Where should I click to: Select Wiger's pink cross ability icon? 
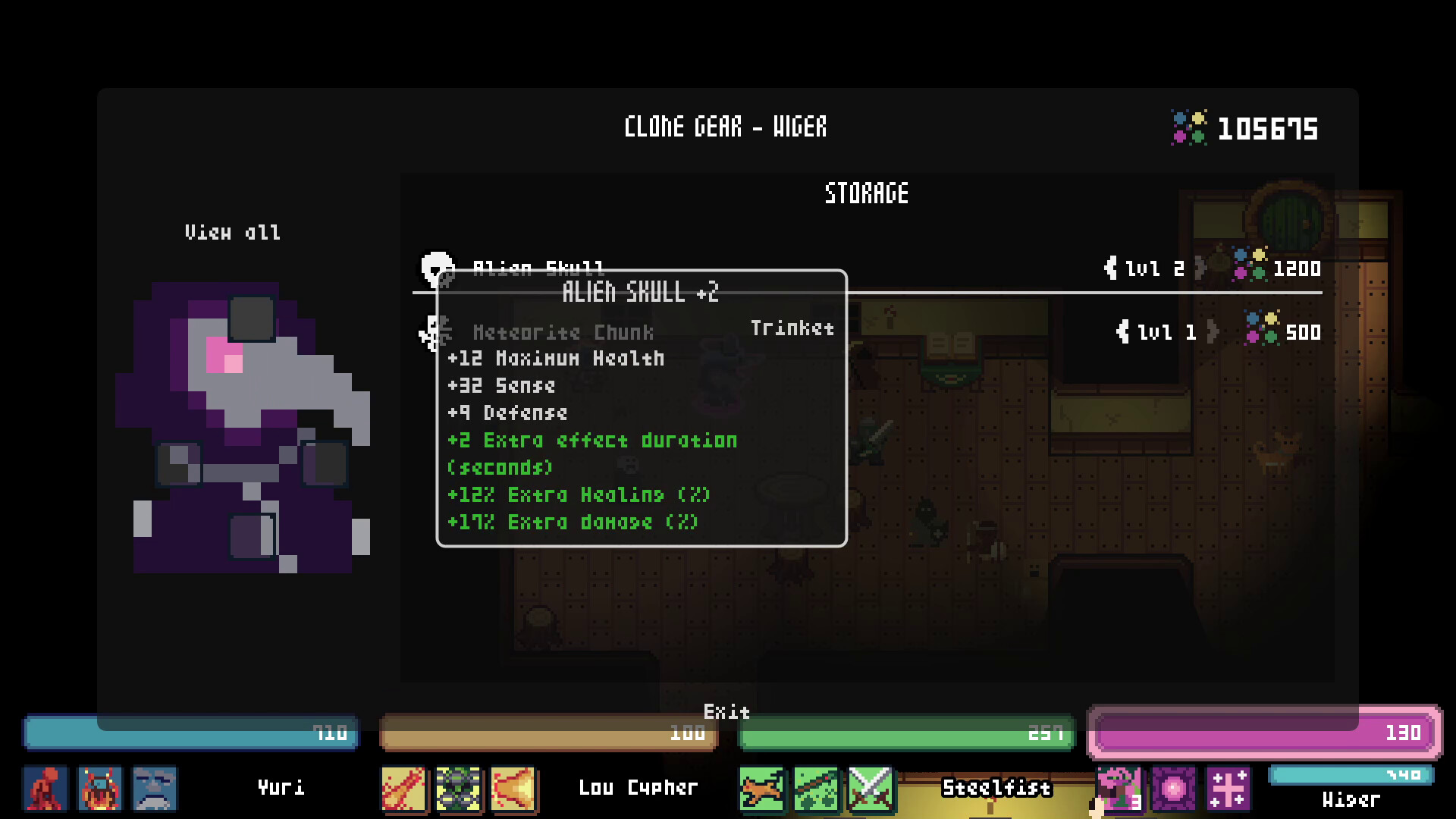pos(1228,790)
